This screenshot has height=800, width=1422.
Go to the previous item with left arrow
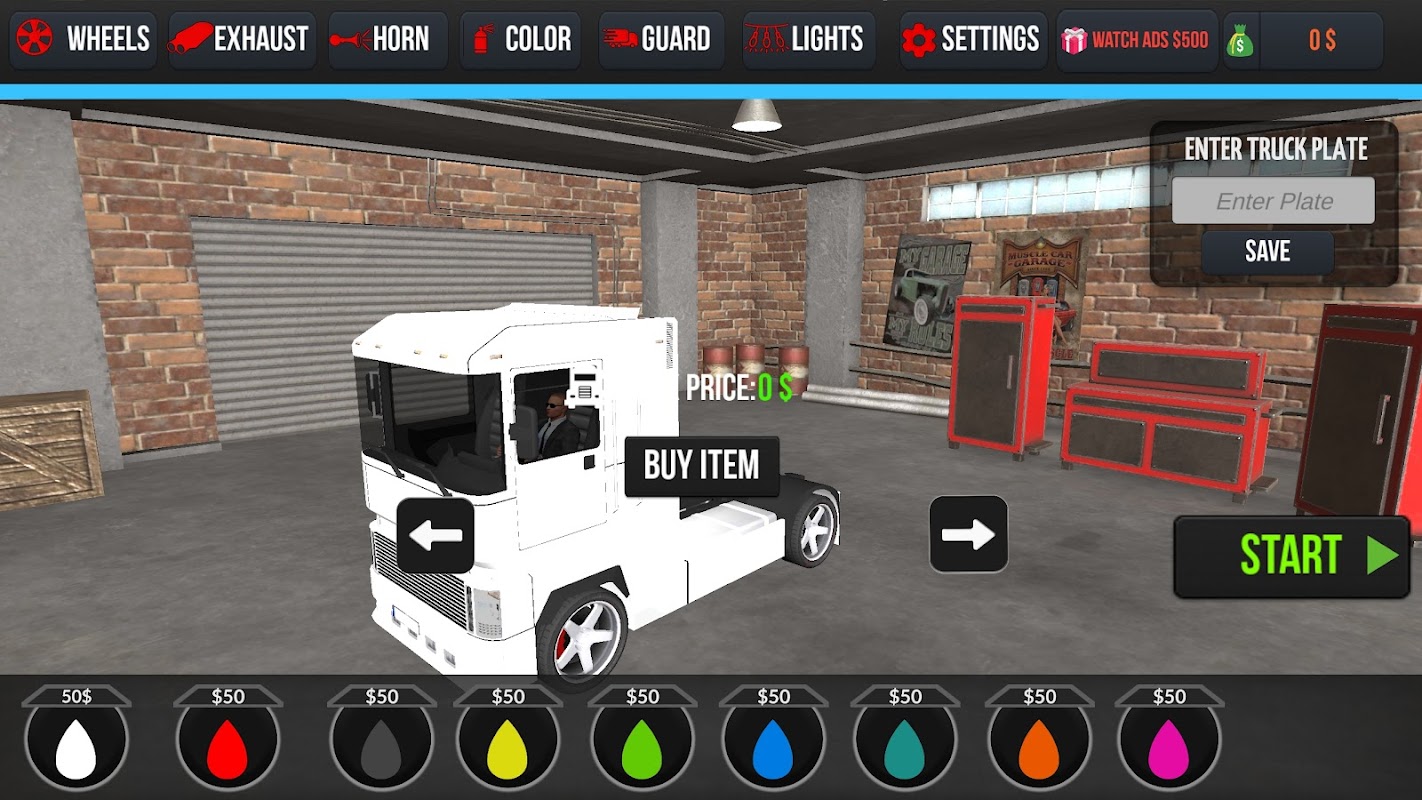tap(435, 535)
